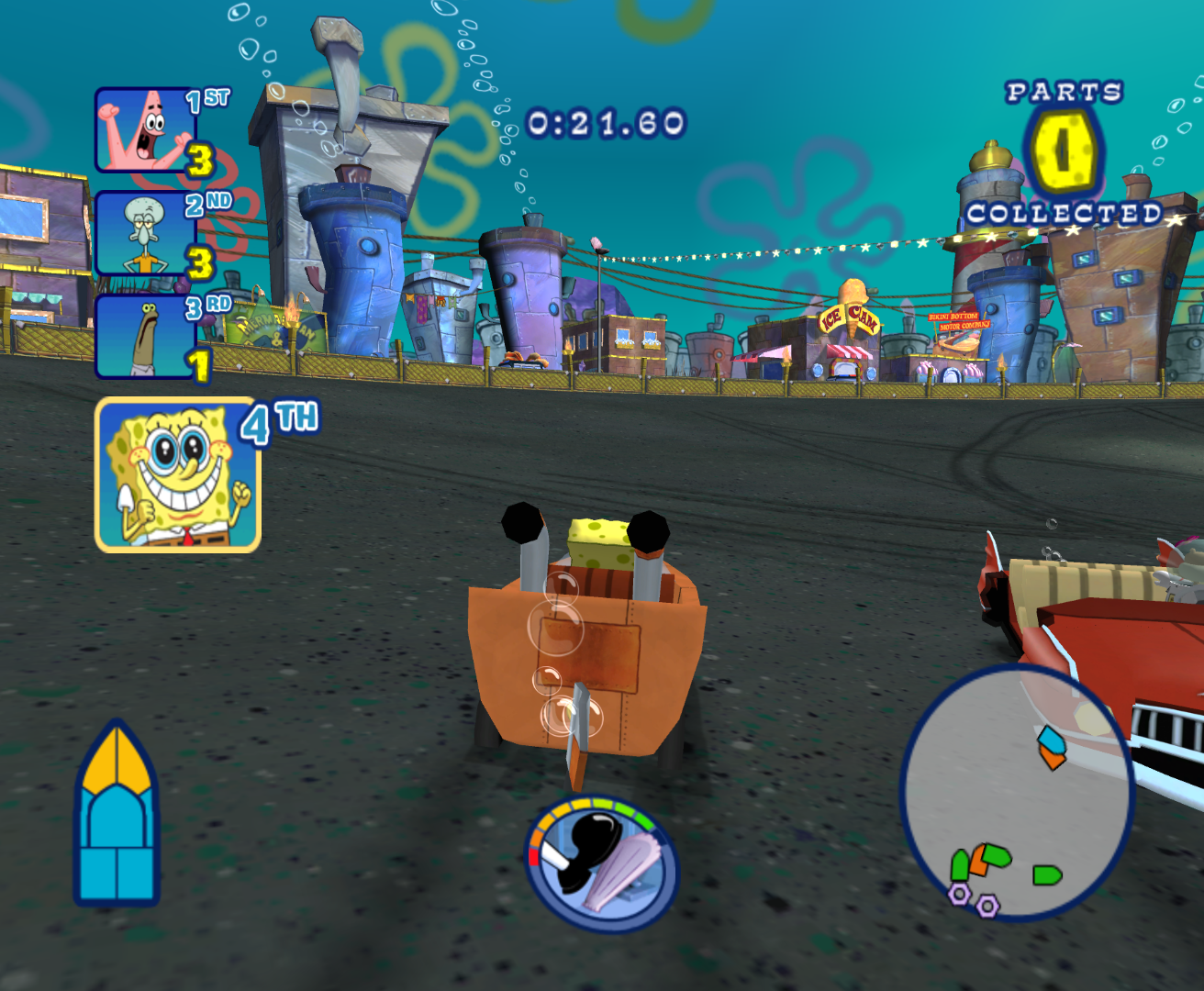The width and height of the screenshot is (1204, 991).
Task: Click Squidward's 2nd place portrait
Action: click(142, 233)
